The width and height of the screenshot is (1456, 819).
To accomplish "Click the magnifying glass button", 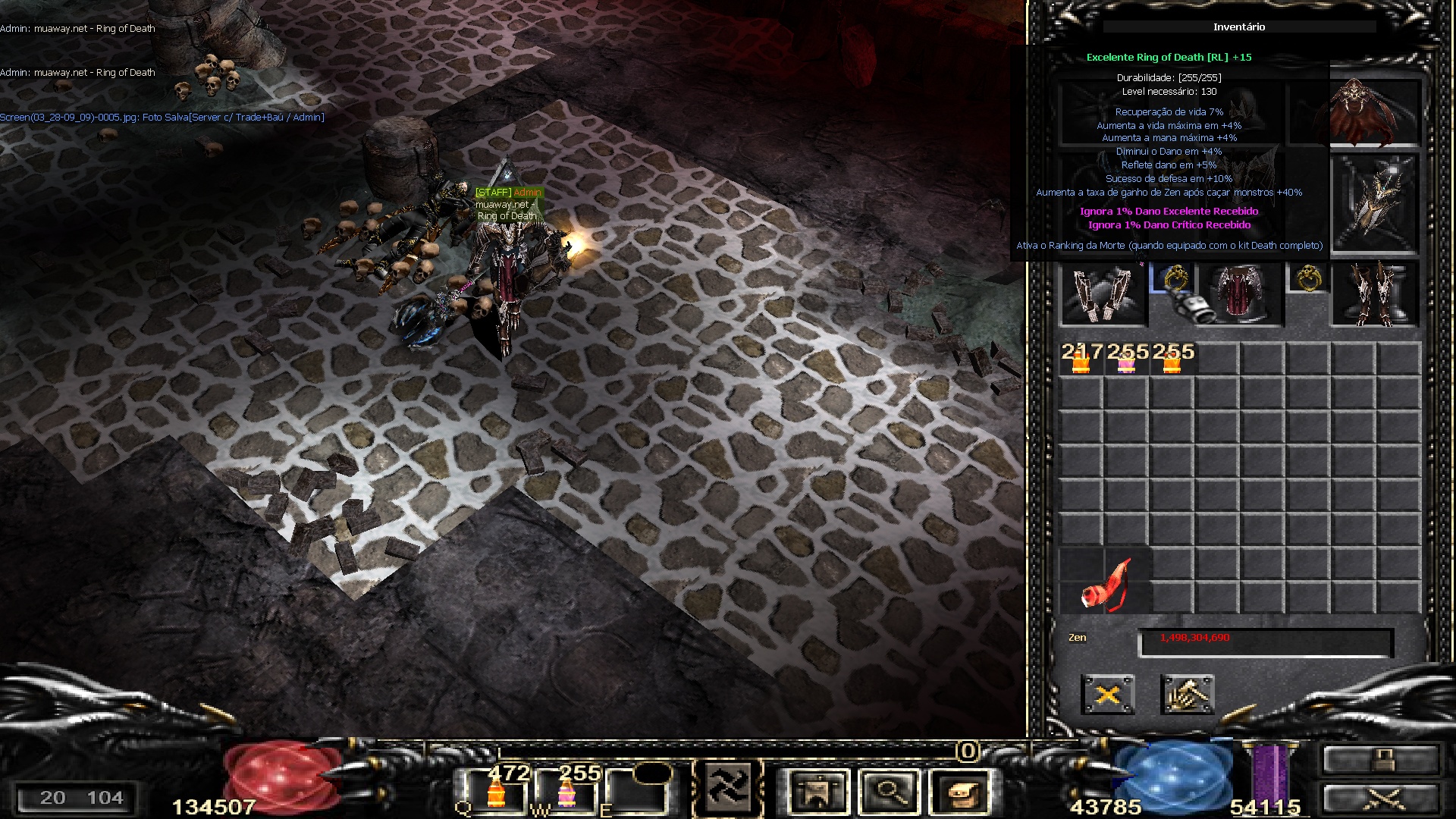I will tap(890, 792).
